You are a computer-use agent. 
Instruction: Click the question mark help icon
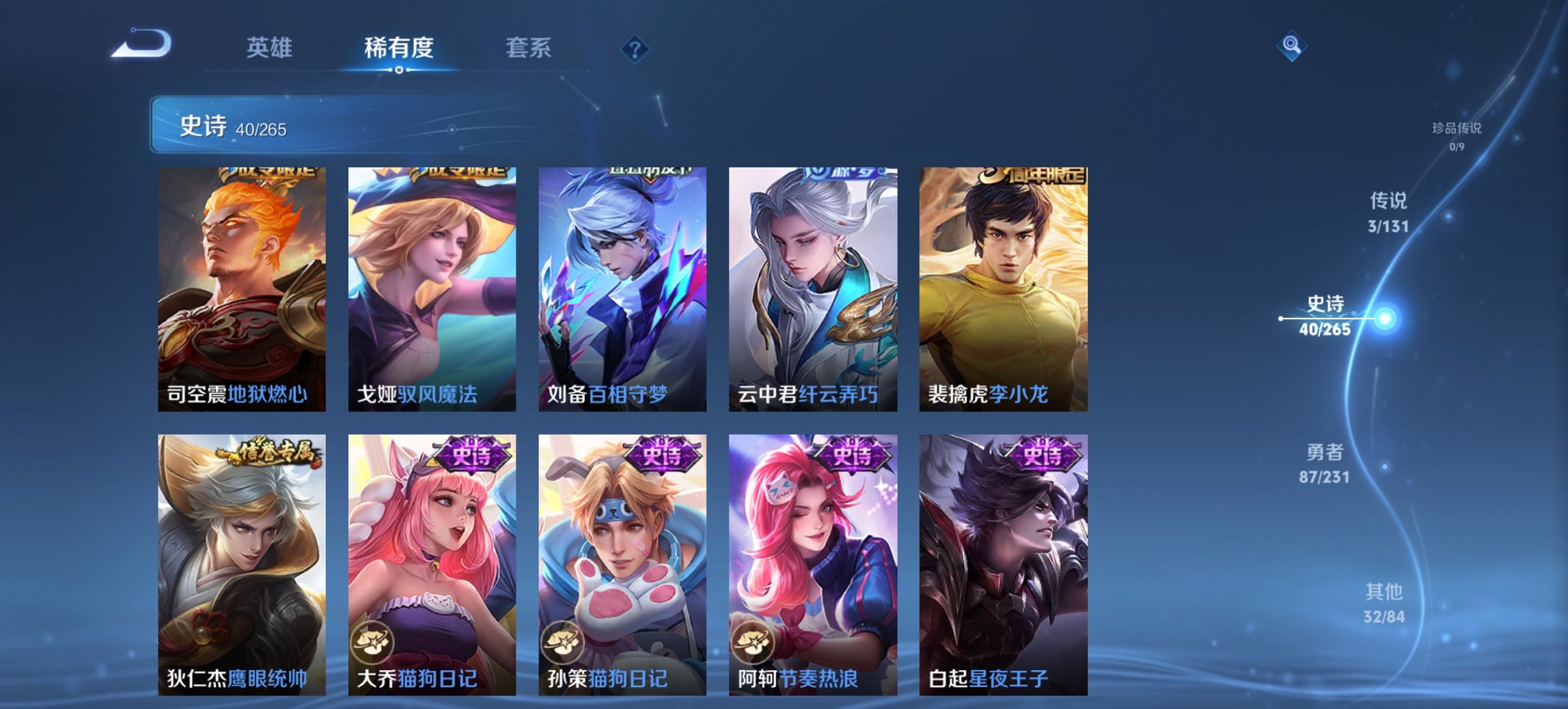635,50
